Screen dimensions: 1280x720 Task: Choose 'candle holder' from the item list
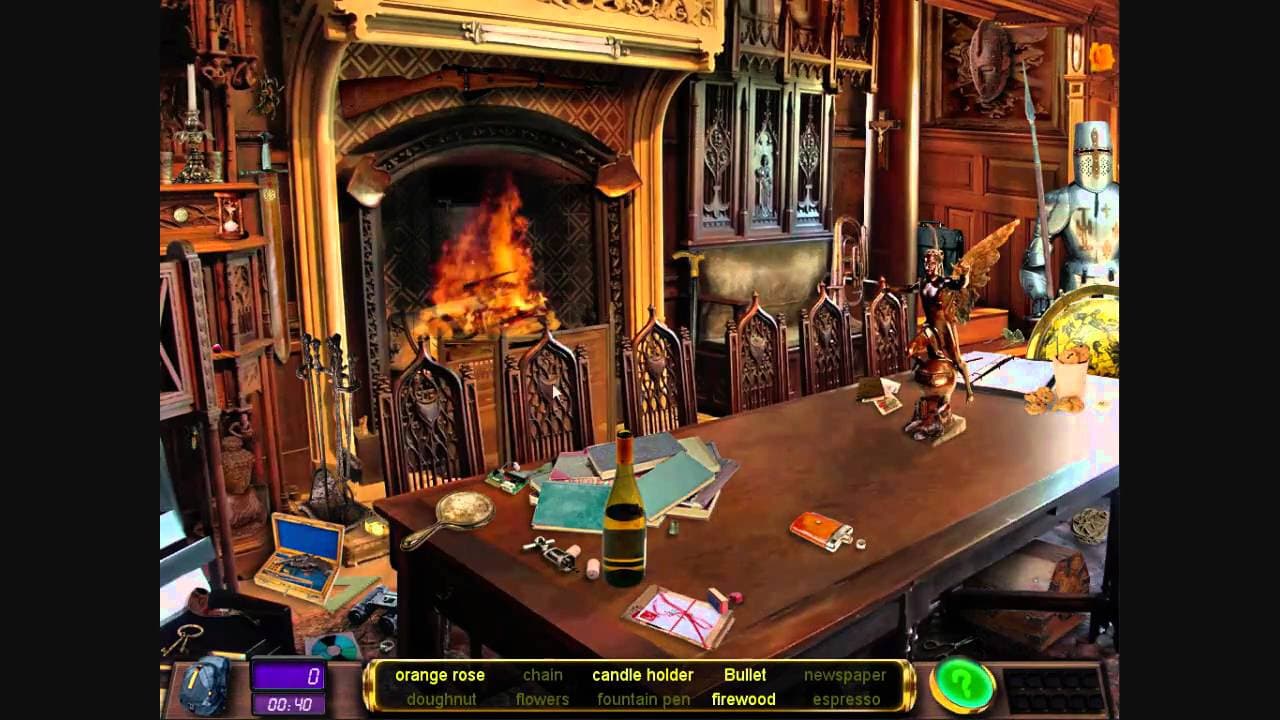click(x=642, y=675)
